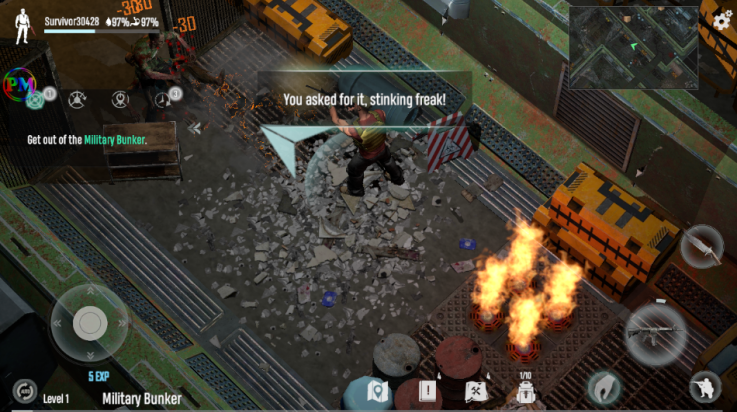
Task: Open the quest journal book
Action: 429,391
